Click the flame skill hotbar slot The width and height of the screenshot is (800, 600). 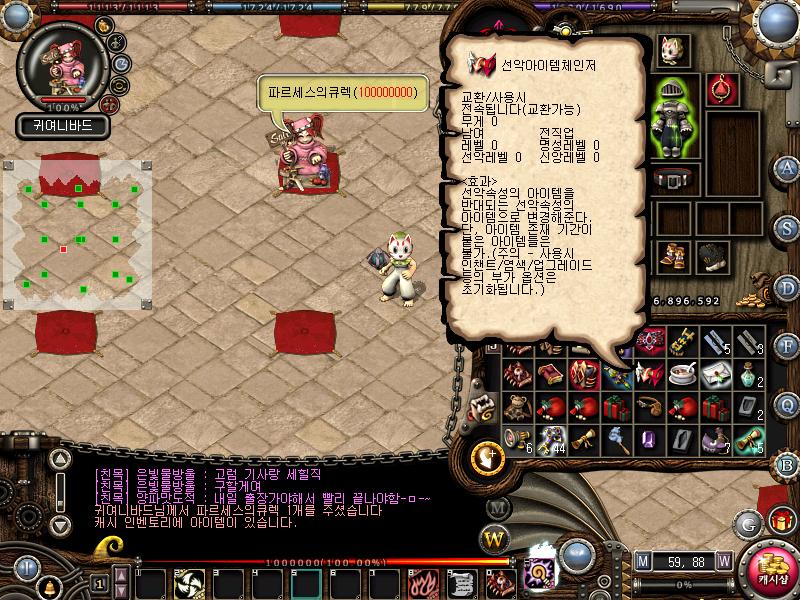click(x=421, y=582)
